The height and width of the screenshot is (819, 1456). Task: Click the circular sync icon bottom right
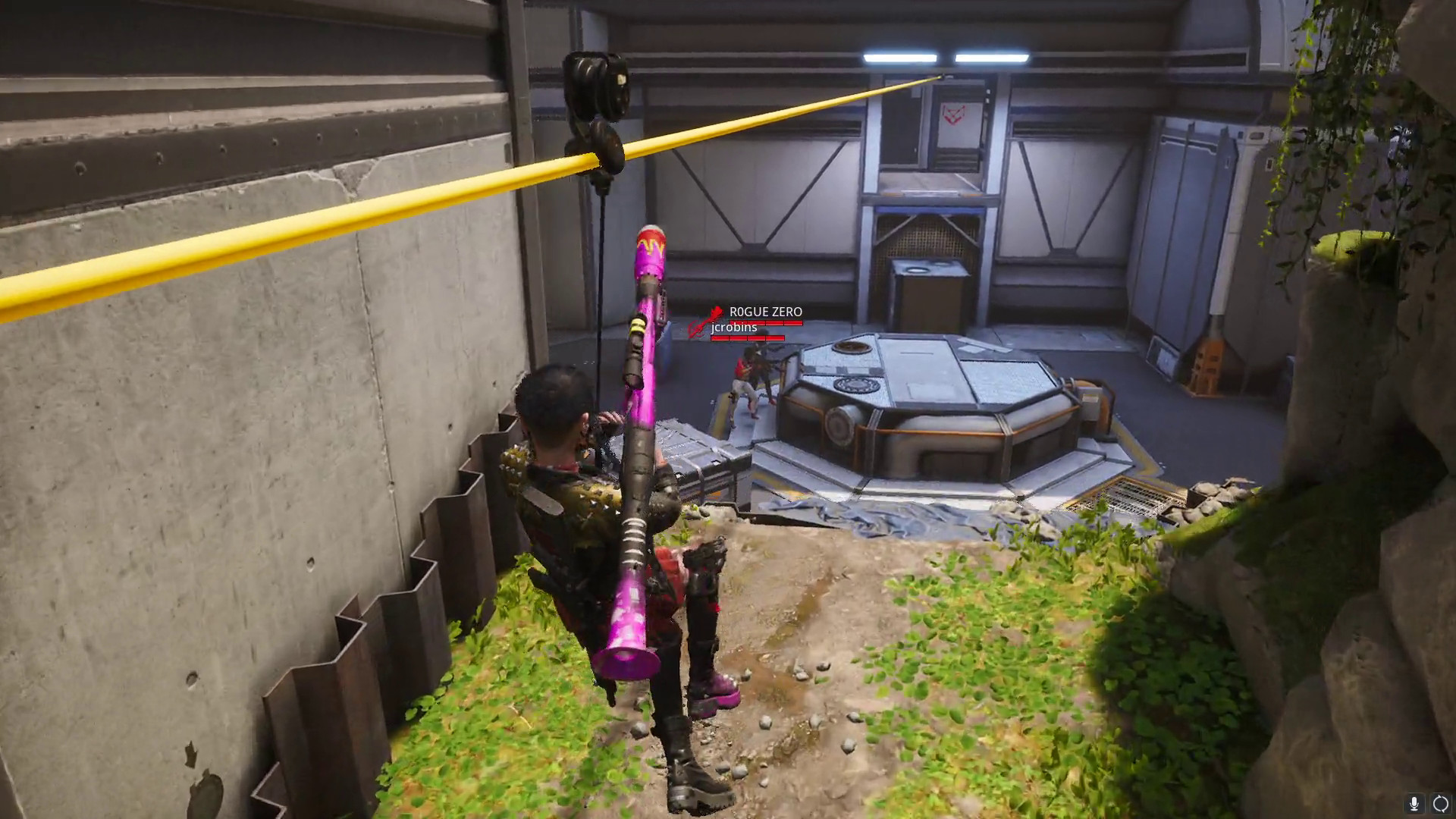(1441, 803)
